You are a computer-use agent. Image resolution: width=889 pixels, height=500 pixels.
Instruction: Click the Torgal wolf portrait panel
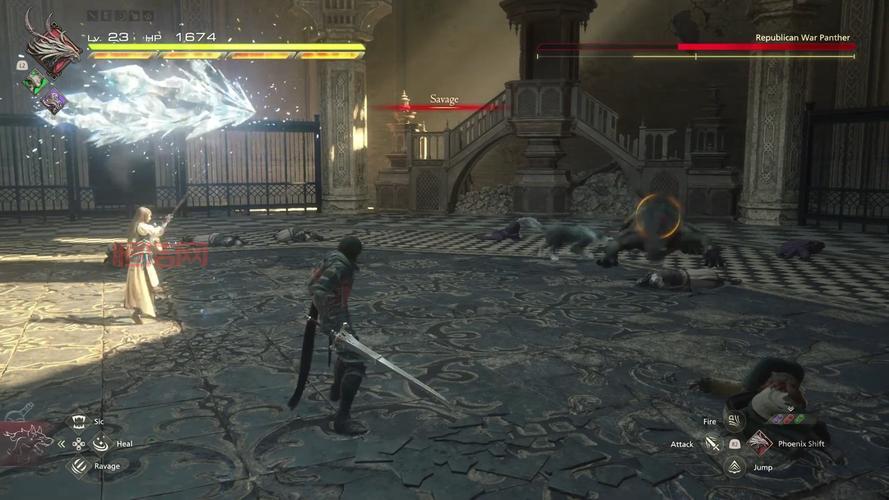28,440
